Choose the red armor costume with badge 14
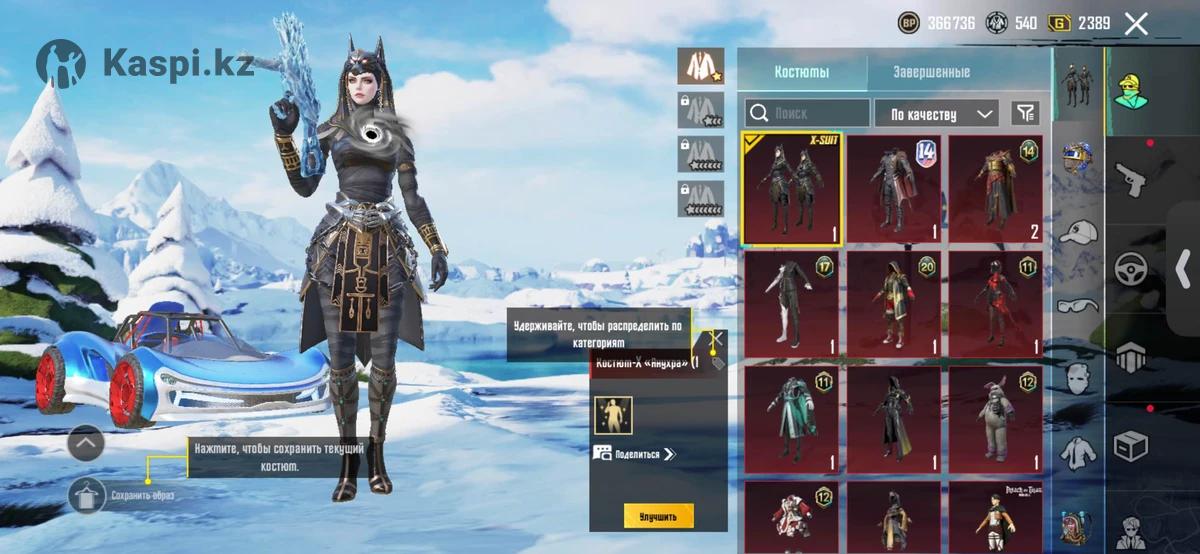This screenshot has height=554, width=1200. 995,189
